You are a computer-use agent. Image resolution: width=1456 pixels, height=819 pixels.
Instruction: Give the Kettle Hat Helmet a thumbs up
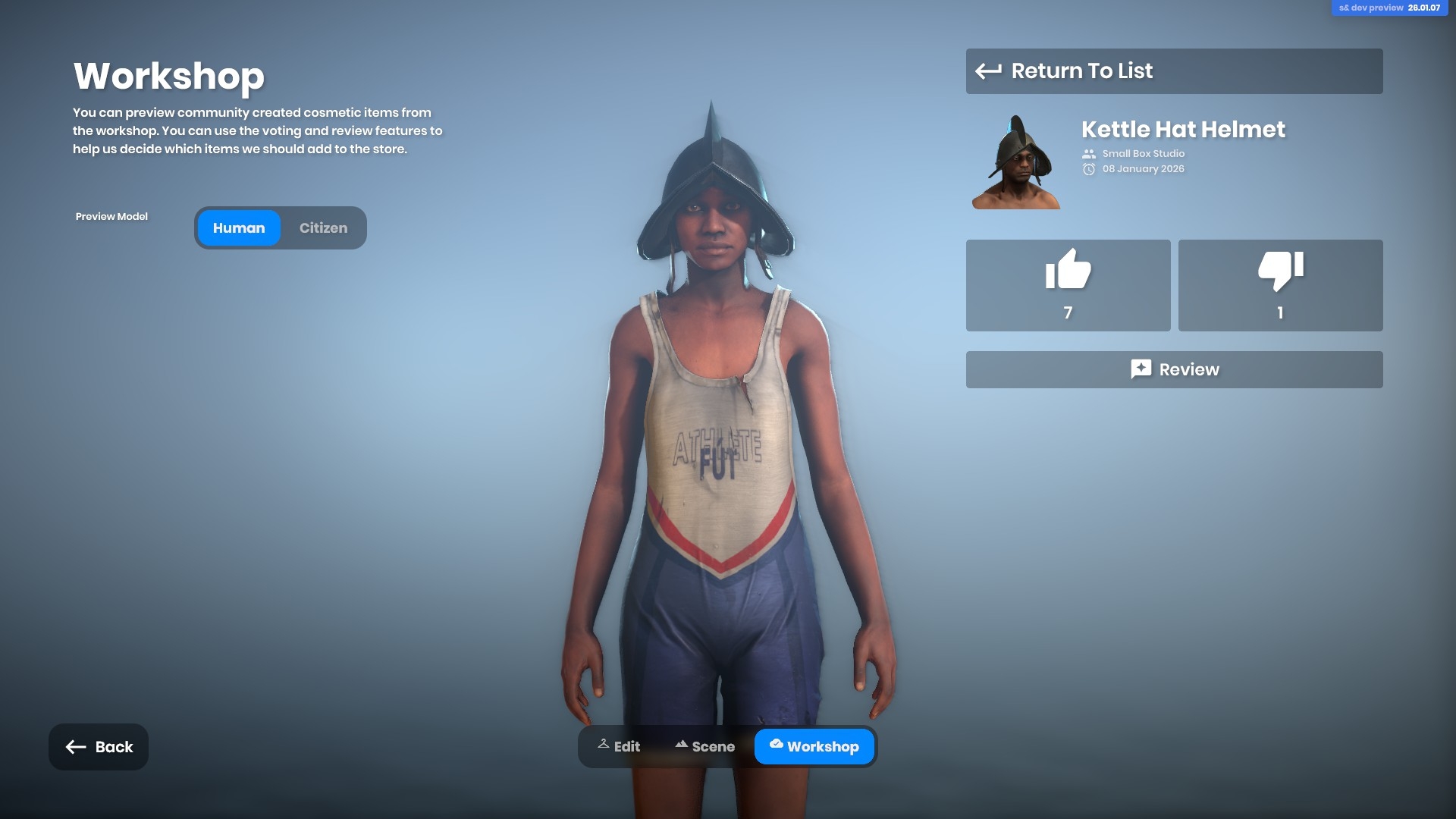[x=1068, y=285]
